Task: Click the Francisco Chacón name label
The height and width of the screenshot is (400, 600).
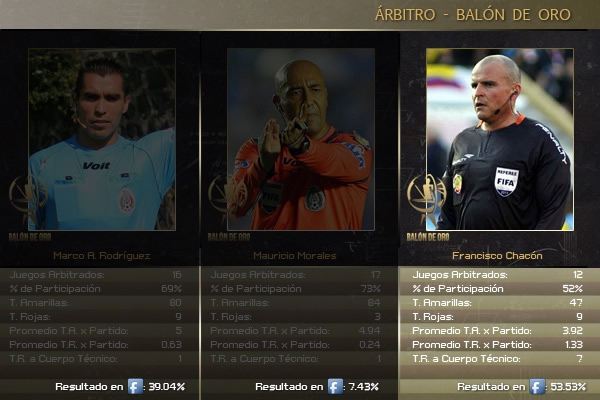Action: [x=499, y=256]
